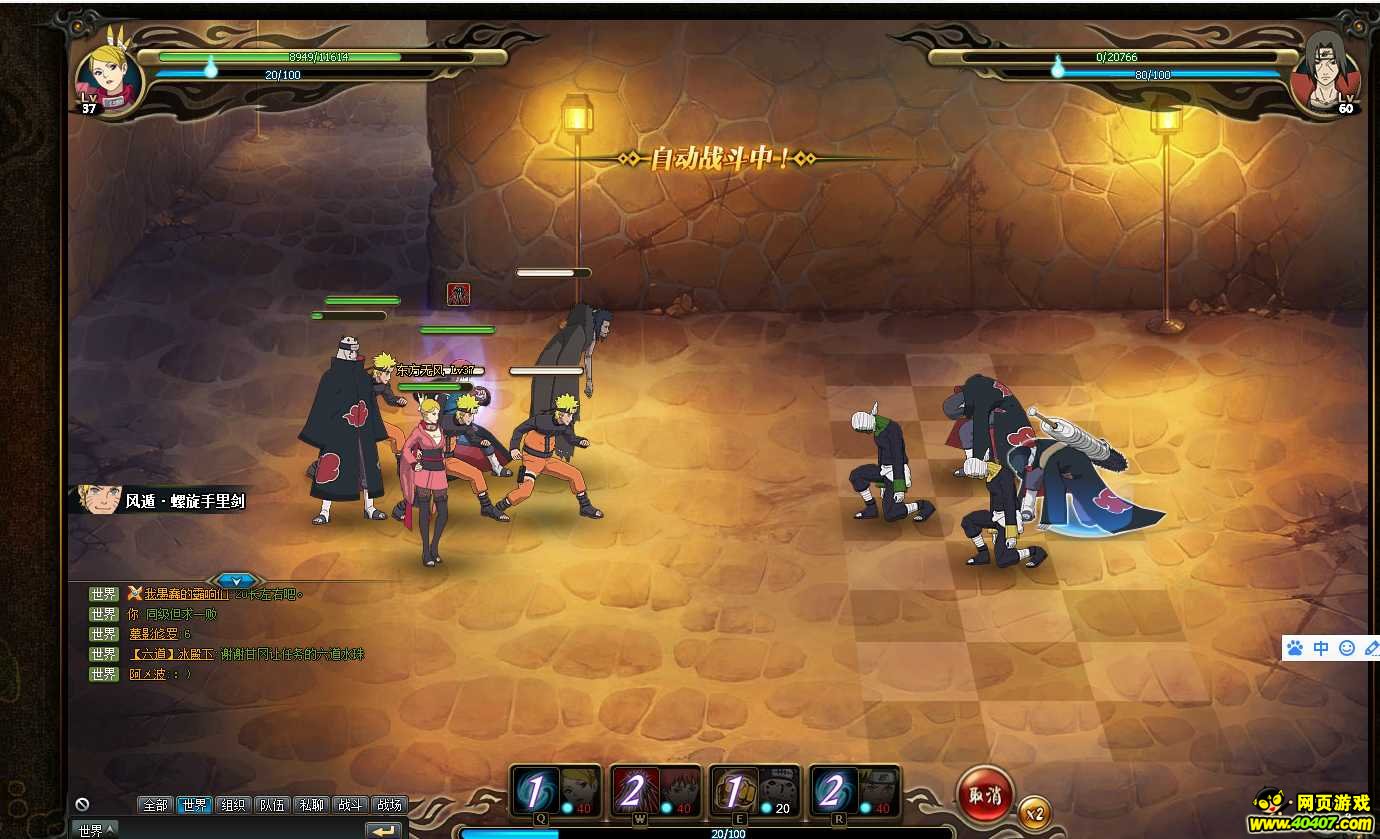Screen dimensions: 1380x839
Task: Cancel auto-battle with the red 取消 button
Action: [x=985, y=795]
